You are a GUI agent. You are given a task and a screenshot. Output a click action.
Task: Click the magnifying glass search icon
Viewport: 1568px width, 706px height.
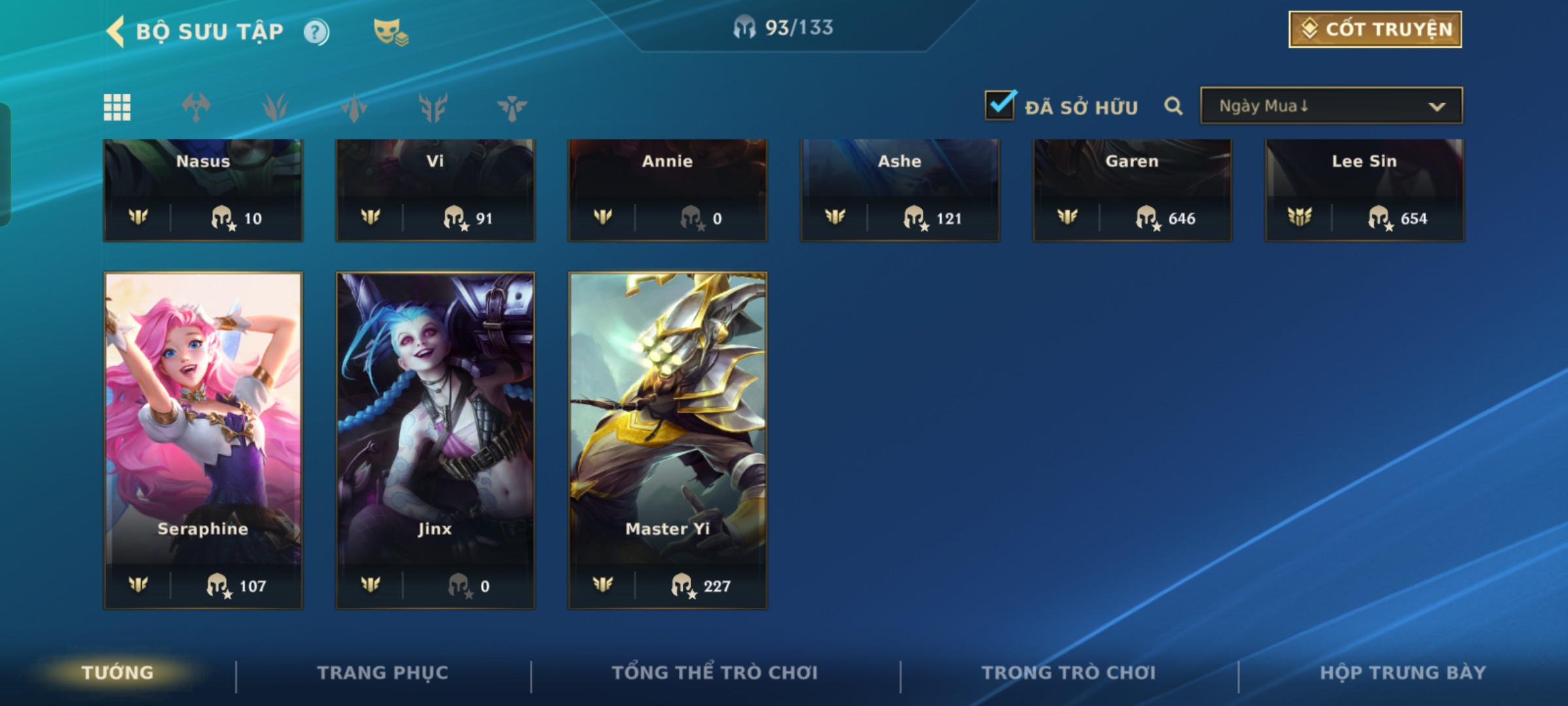point(1173,106)
